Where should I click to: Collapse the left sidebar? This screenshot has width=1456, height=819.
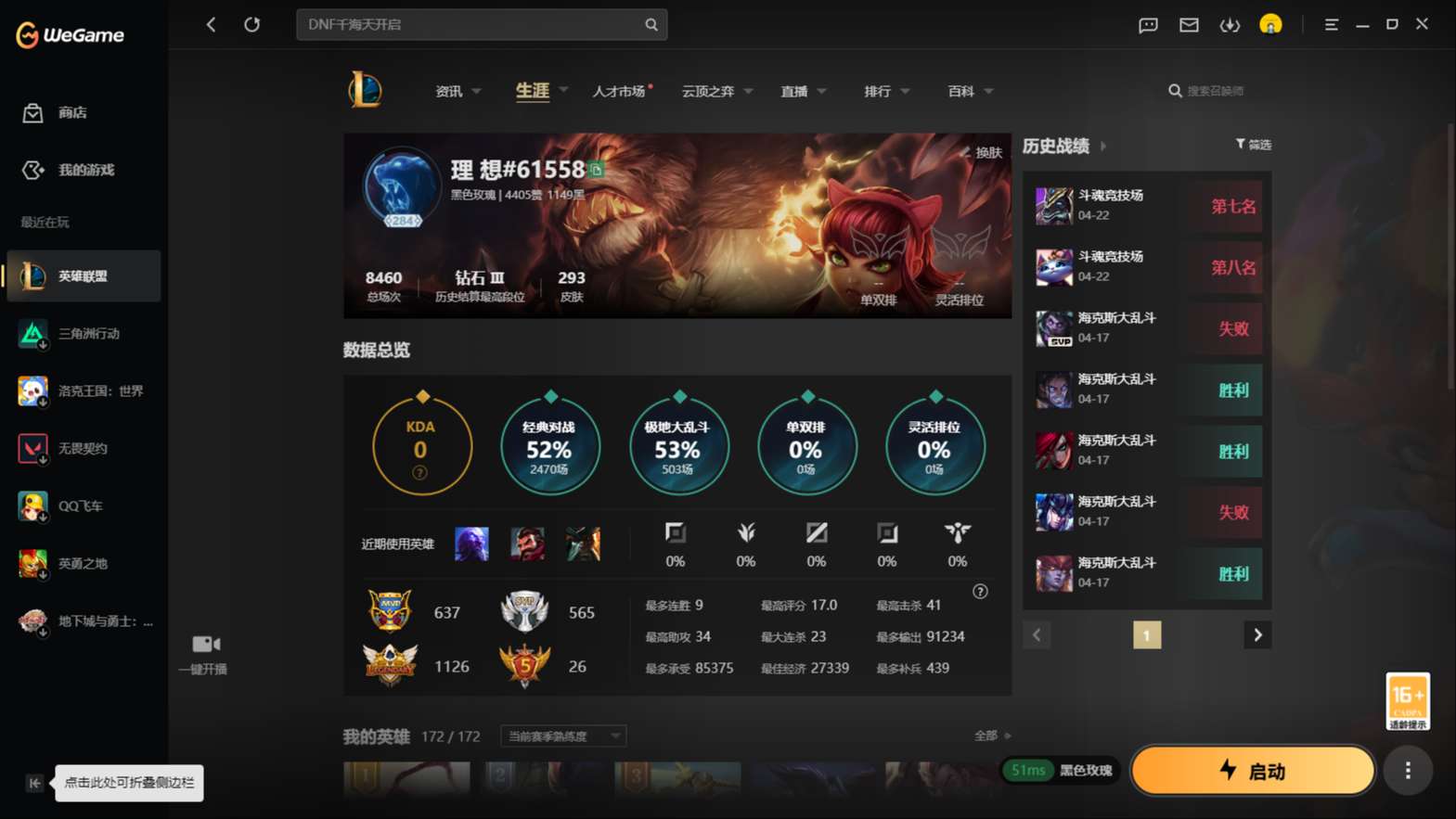33,783
